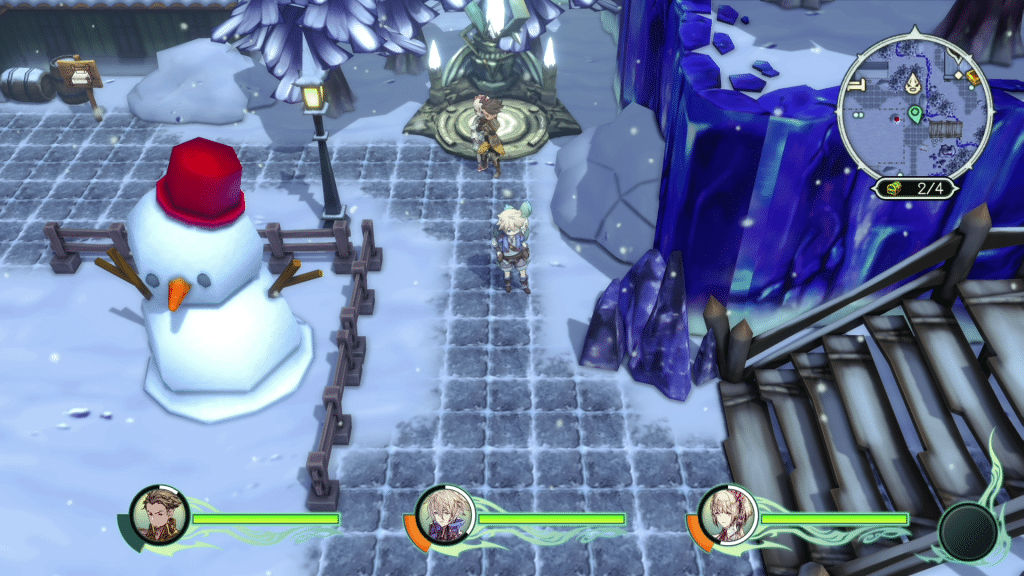Click the dark orb gauge

tap(967, 529)
